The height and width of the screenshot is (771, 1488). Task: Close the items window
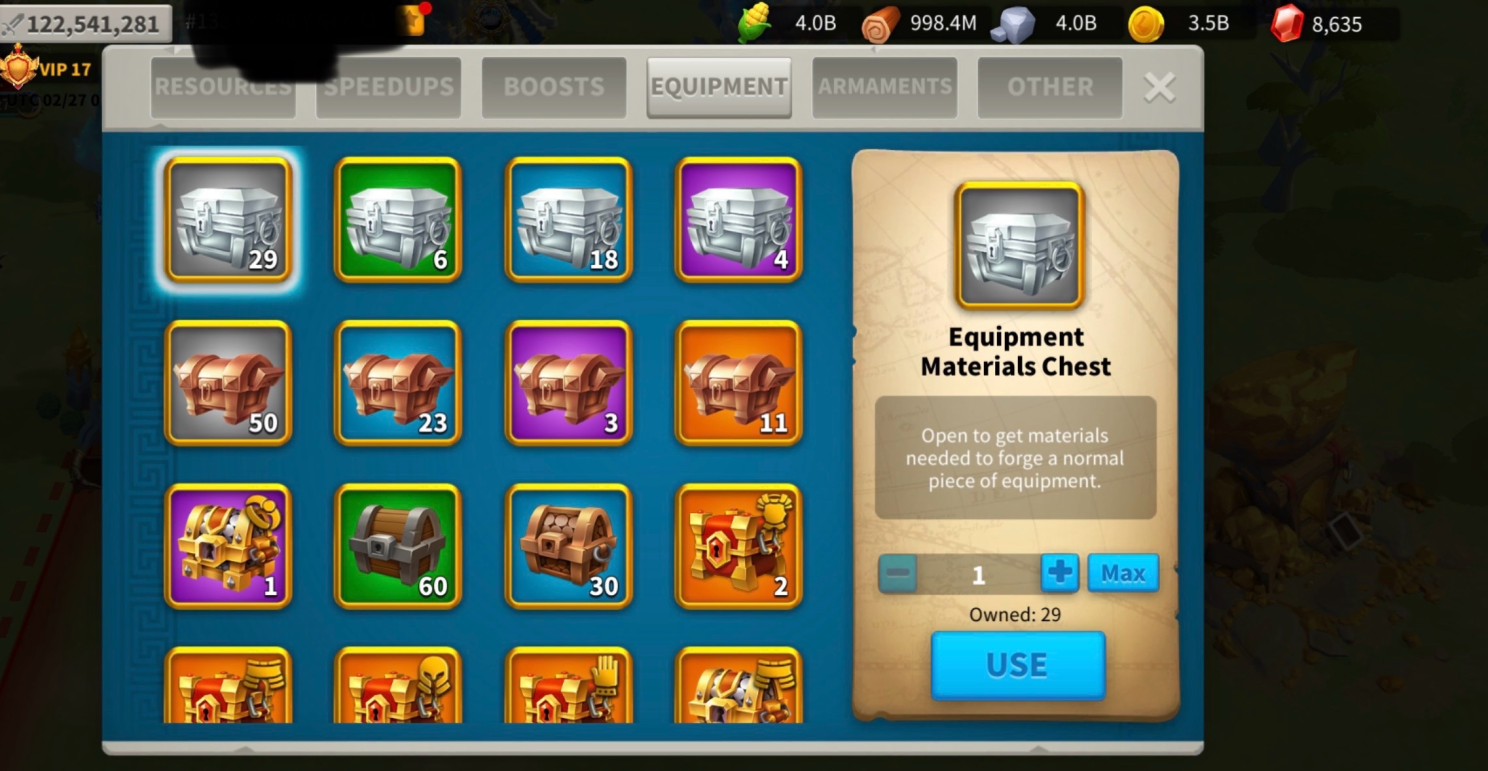pyautogui.click(x=1159, y=88)
